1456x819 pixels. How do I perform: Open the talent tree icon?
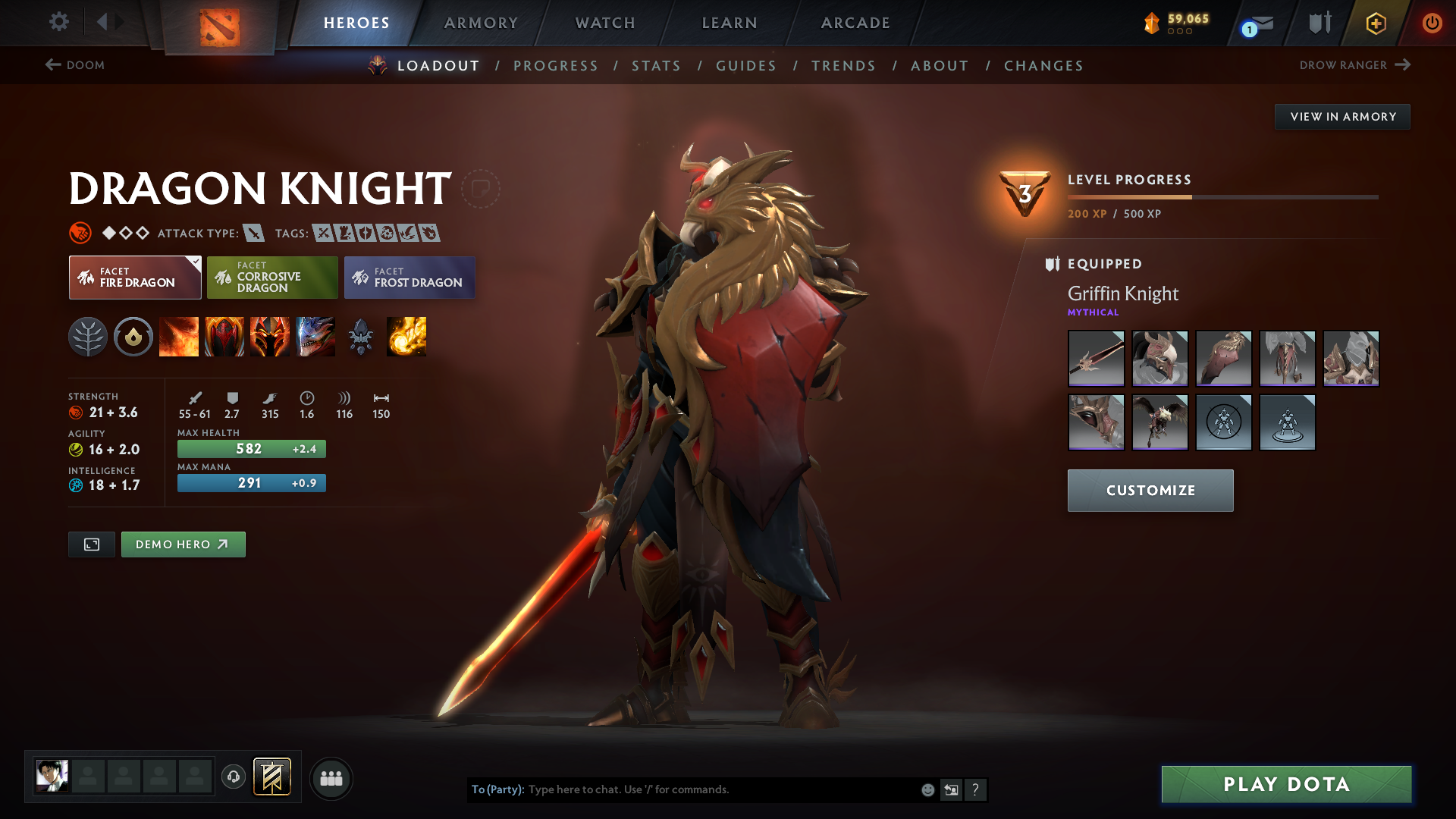click(x=88, y=337)
